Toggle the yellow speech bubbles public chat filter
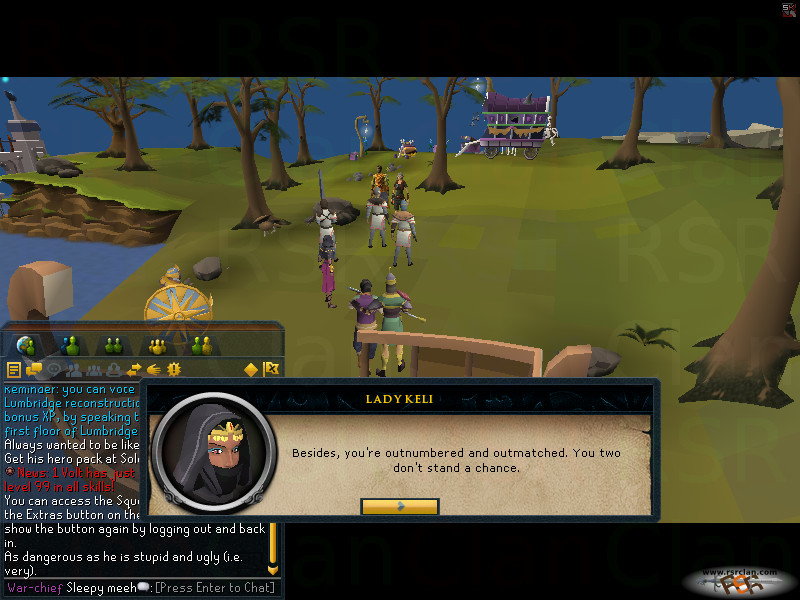This screenshot has height=600, width=800. coord(33,370)
